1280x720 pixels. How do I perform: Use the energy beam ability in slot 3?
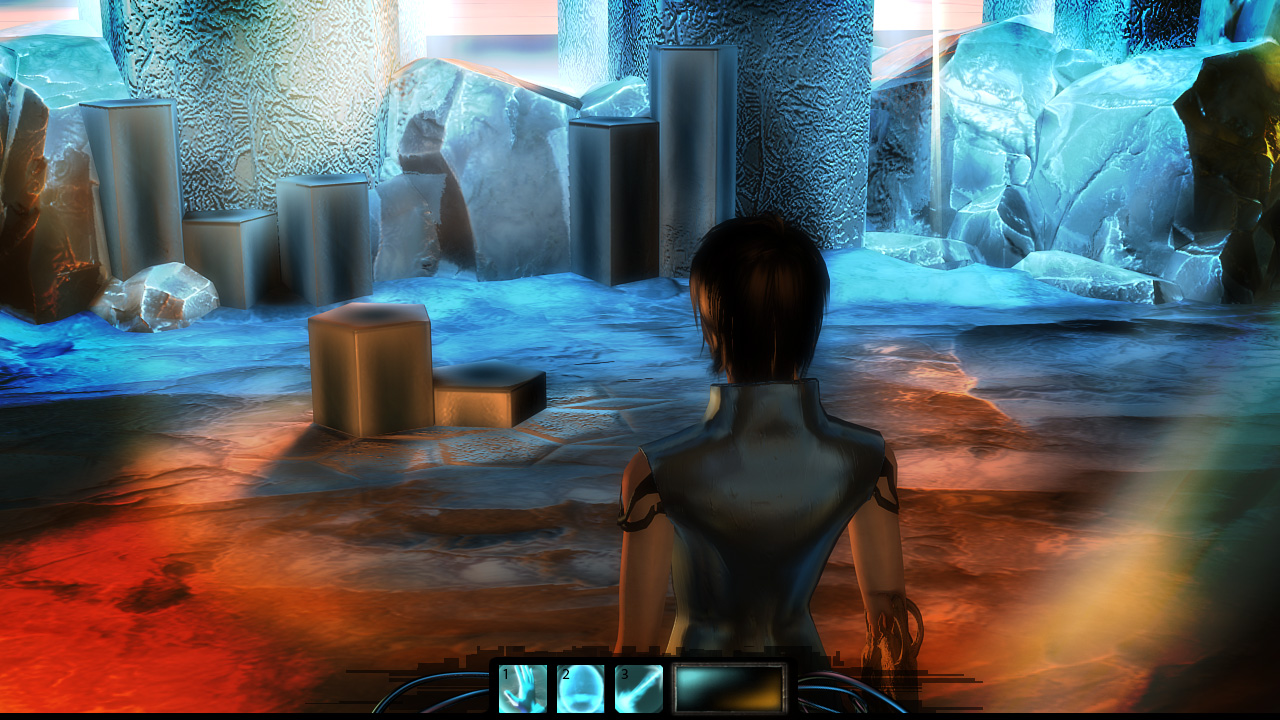point(639,689)
